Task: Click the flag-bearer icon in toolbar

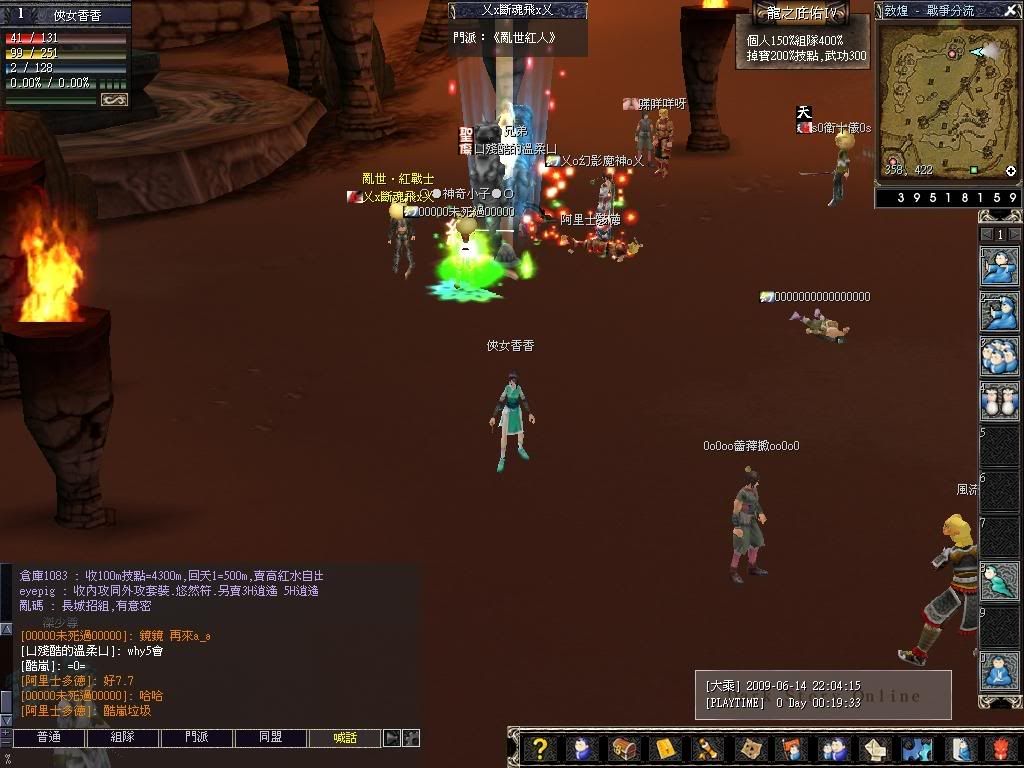Action: pos(792,749)
